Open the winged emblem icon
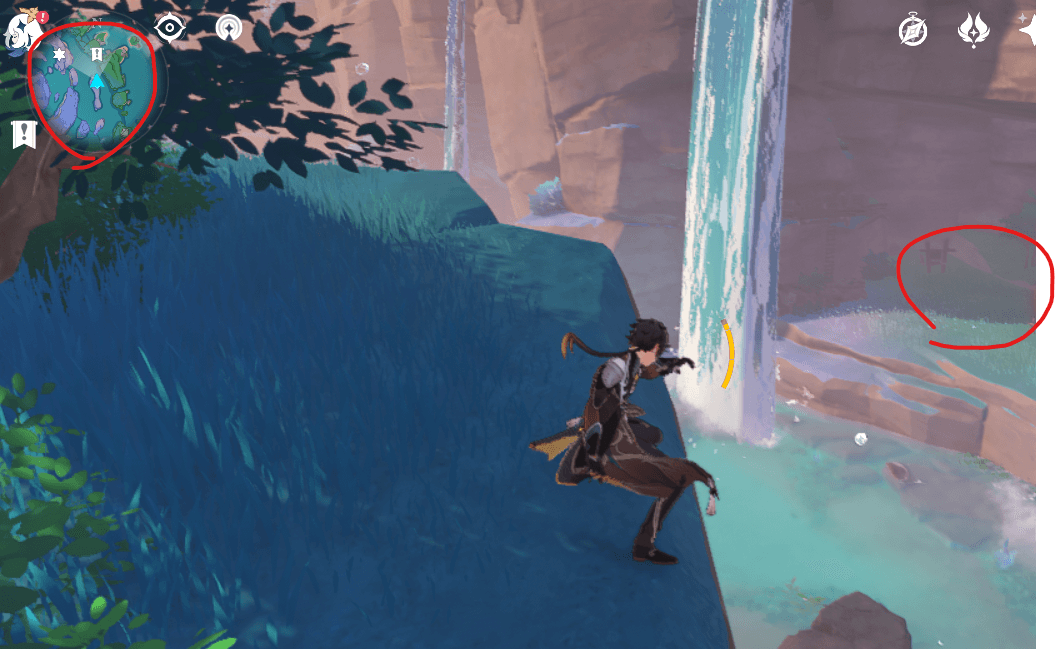1056x649 pixels. click(x=973, y=31)
